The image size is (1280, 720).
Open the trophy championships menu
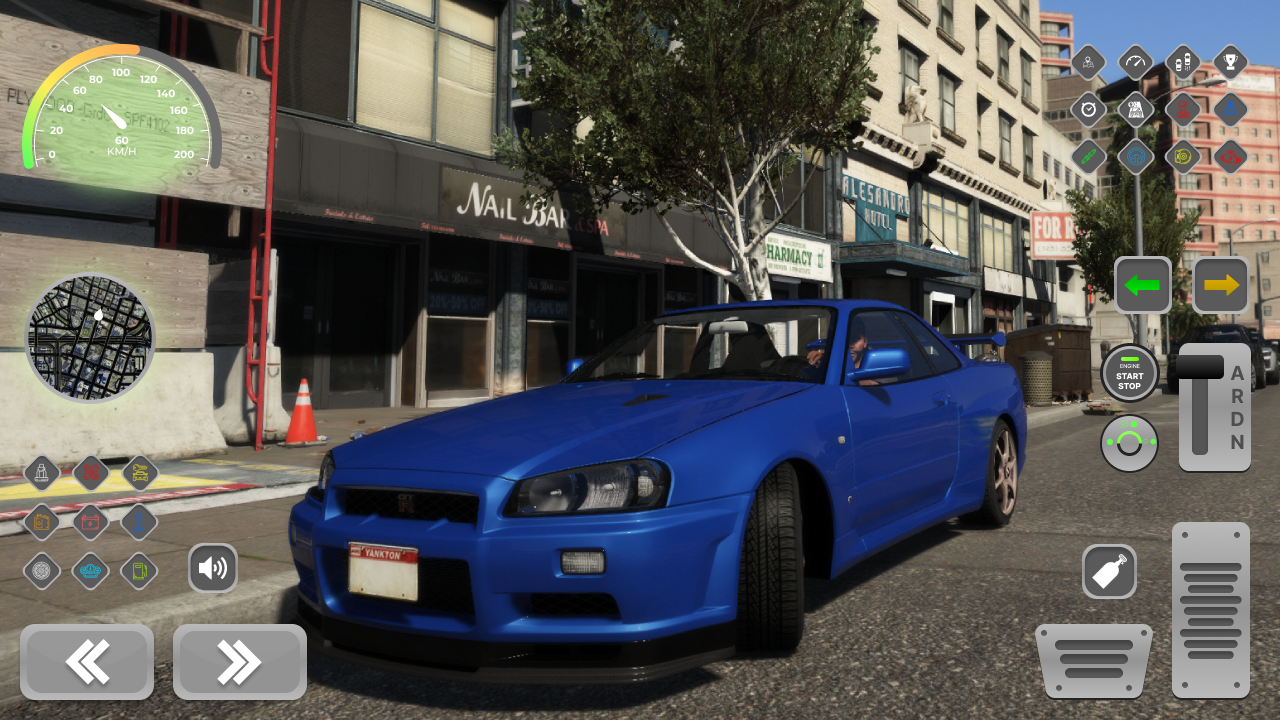click(x=1230, y=62)
